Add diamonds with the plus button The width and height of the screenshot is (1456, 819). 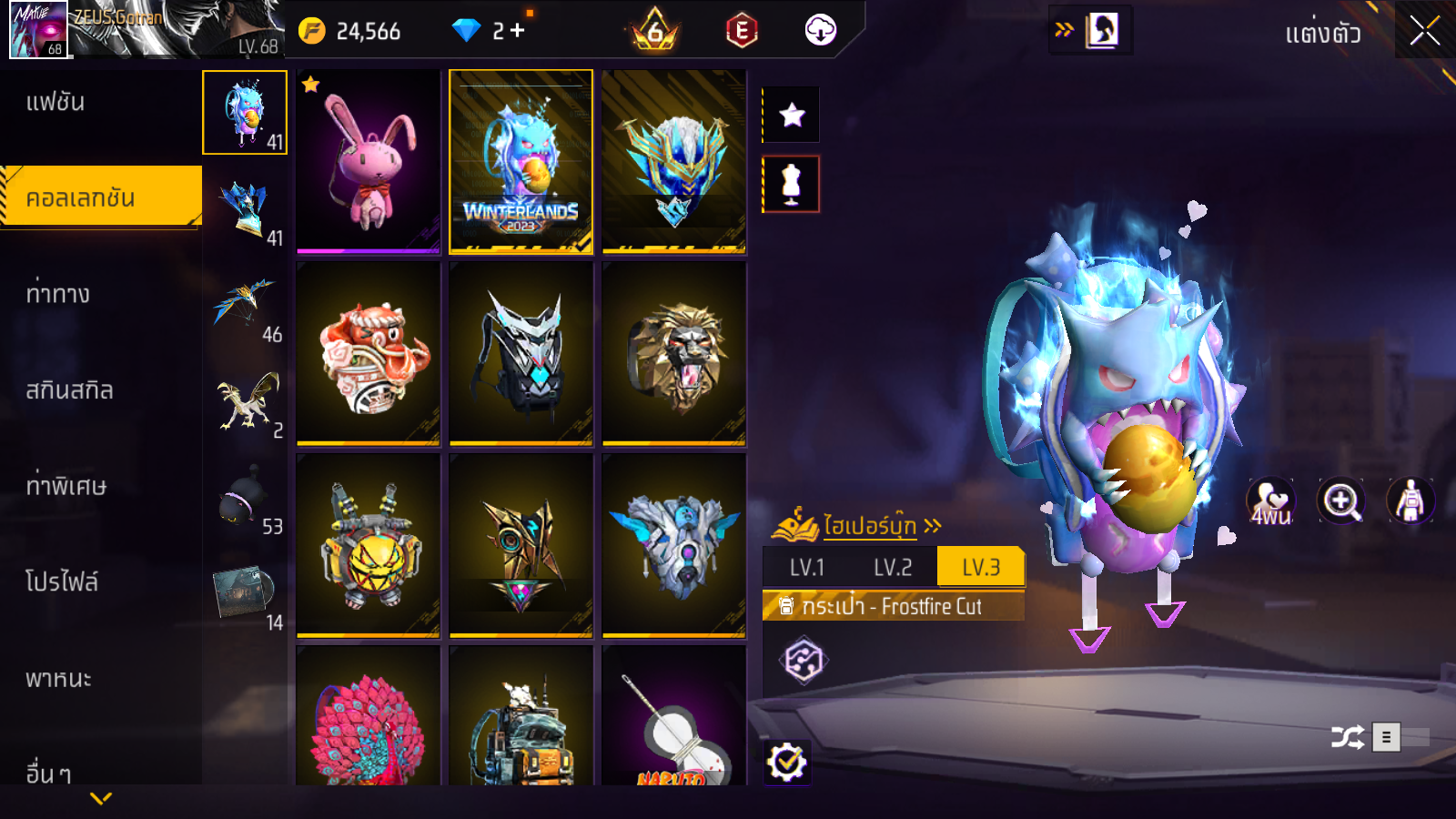(x=518, y=31)
